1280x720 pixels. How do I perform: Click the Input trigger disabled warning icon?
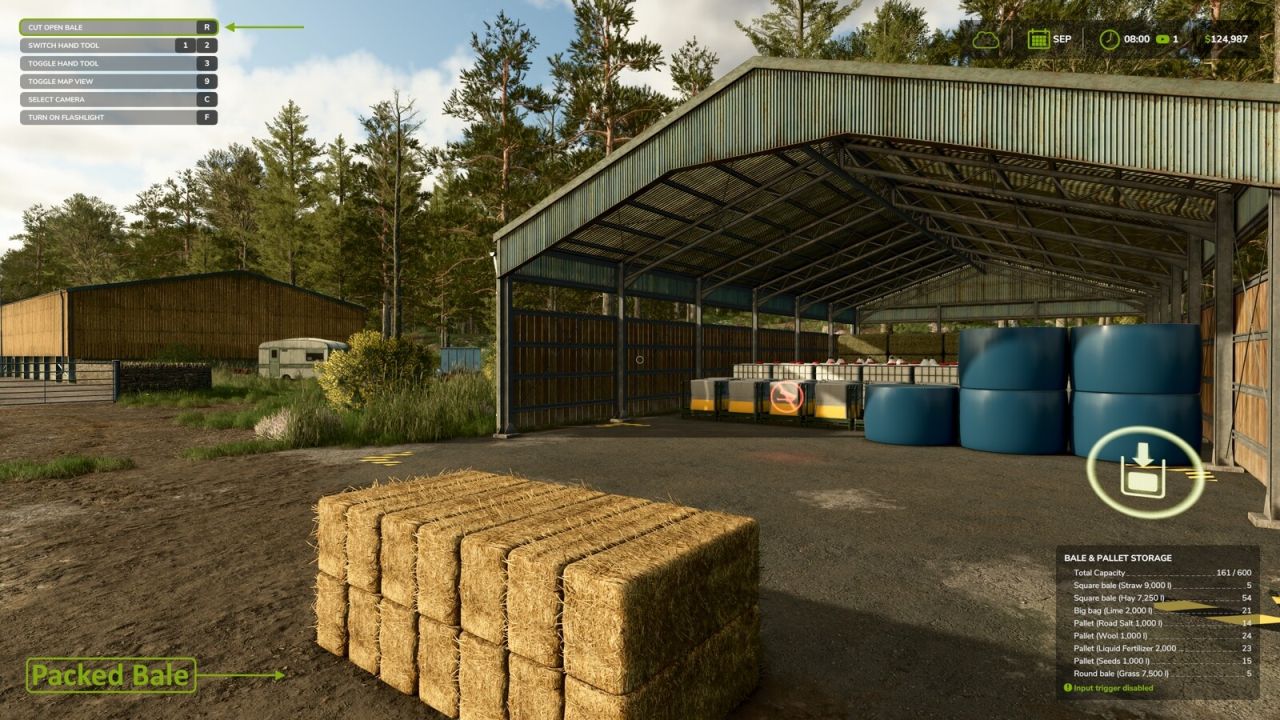pyautogui.click(x=1068, y=687)
